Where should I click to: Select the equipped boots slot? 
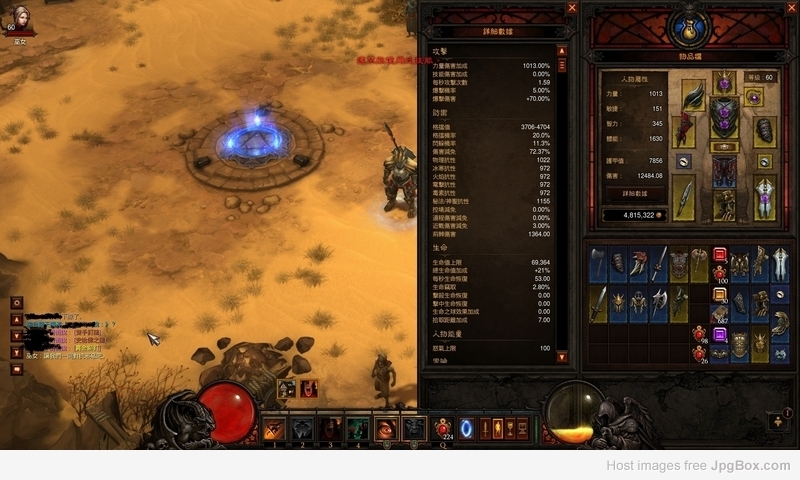(x=724, y=205)
